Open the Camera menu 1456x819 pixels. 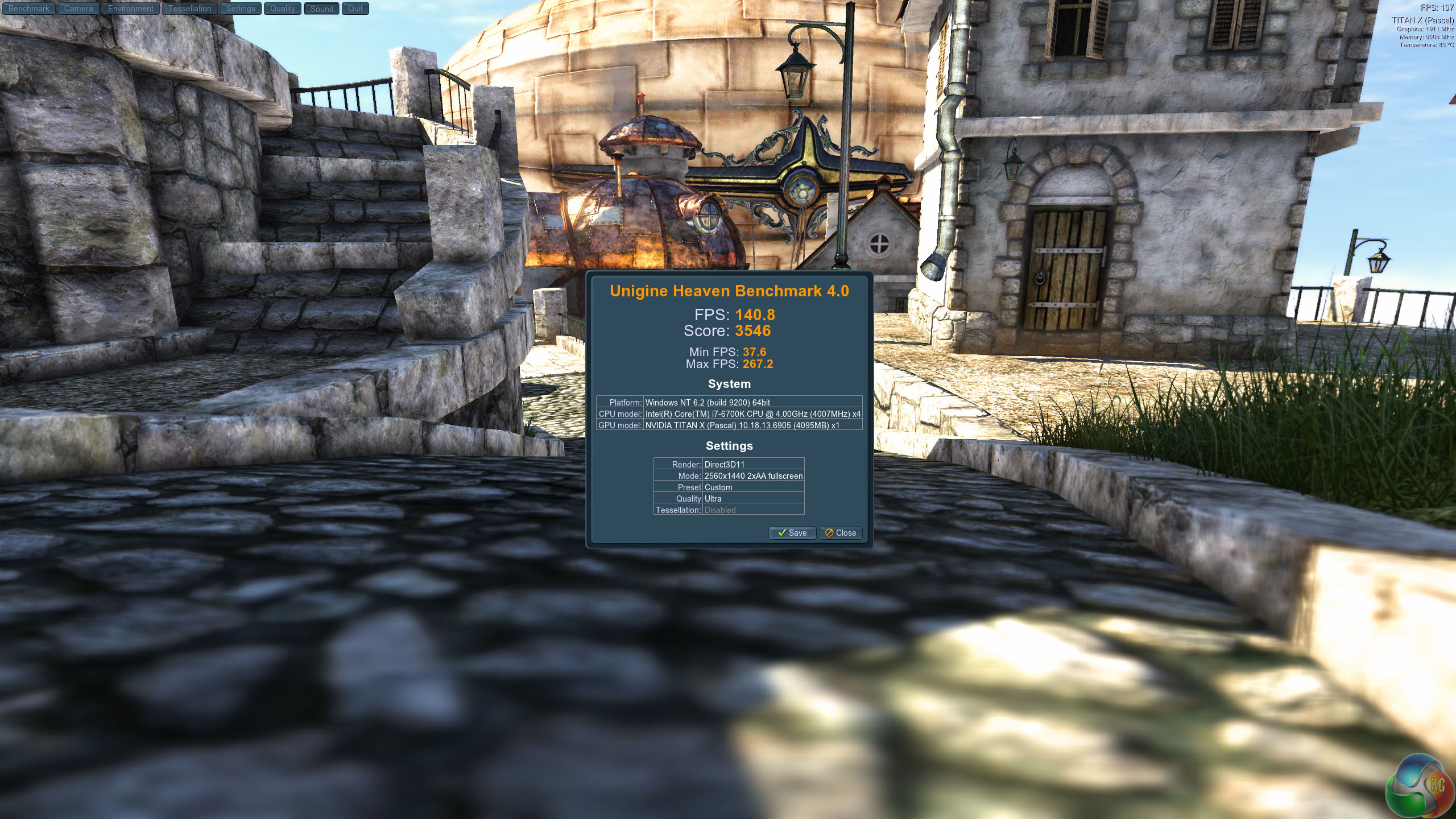point(78,9)
